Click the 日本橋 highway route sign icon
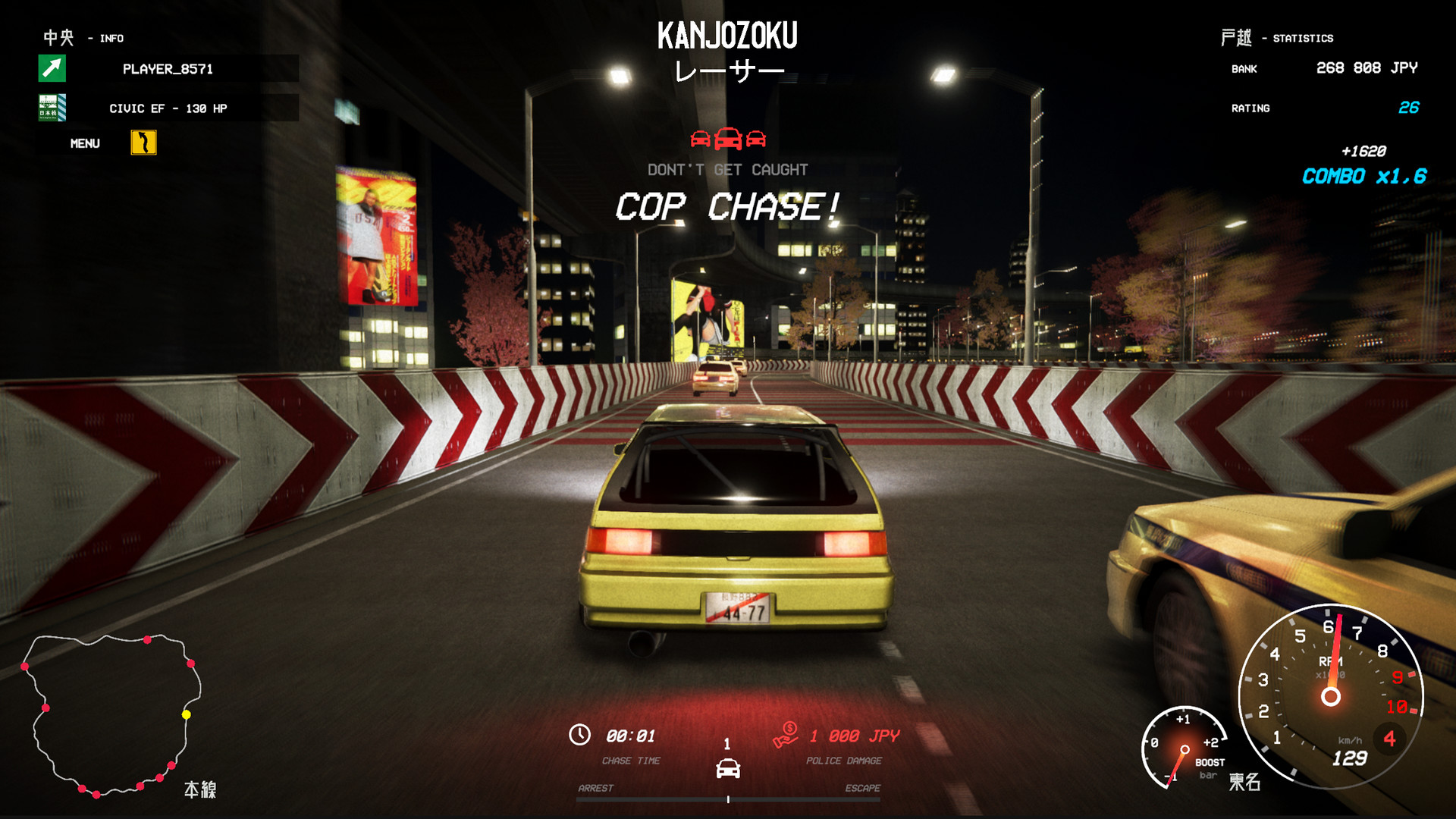 coord(51,108)
